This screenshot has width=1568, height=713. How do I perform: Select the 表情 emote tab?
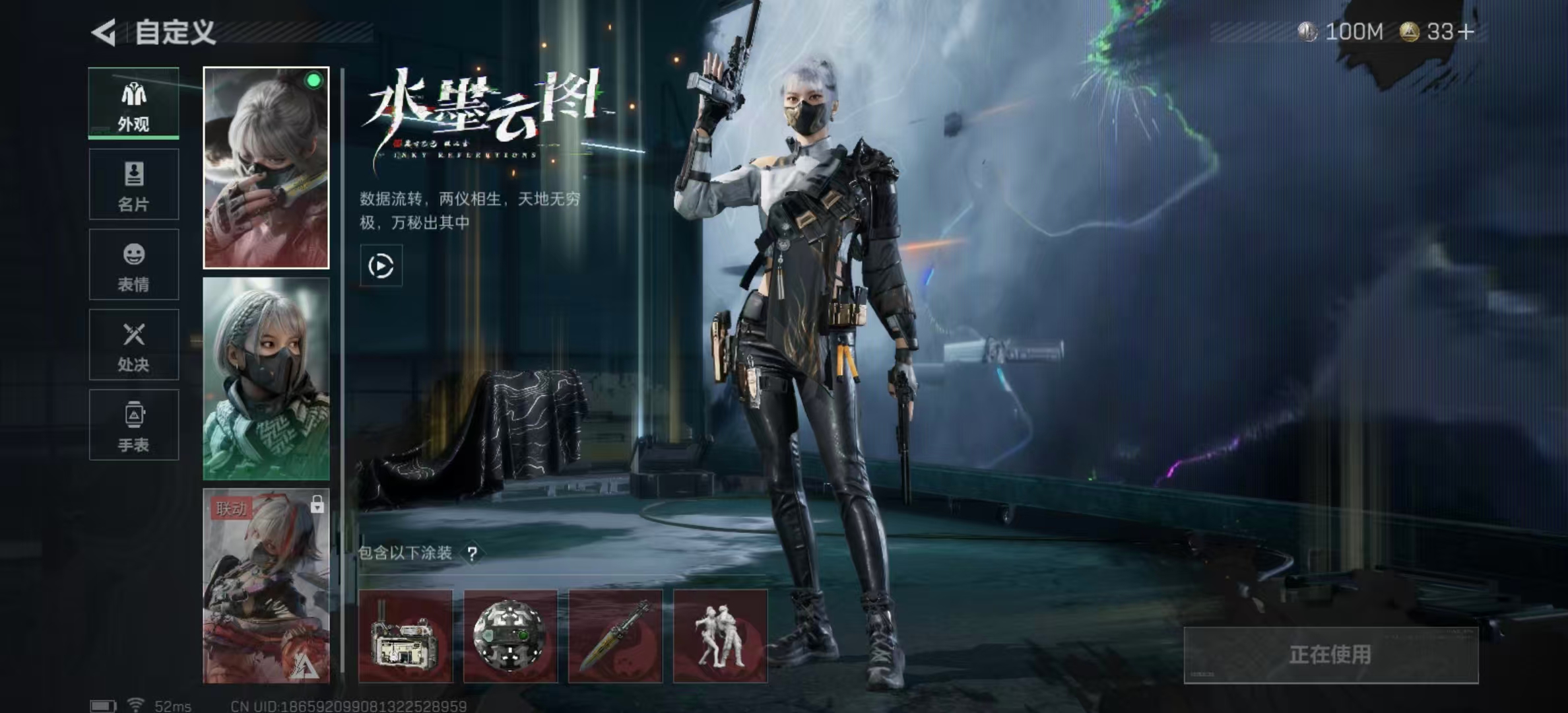tap(134, 265)
